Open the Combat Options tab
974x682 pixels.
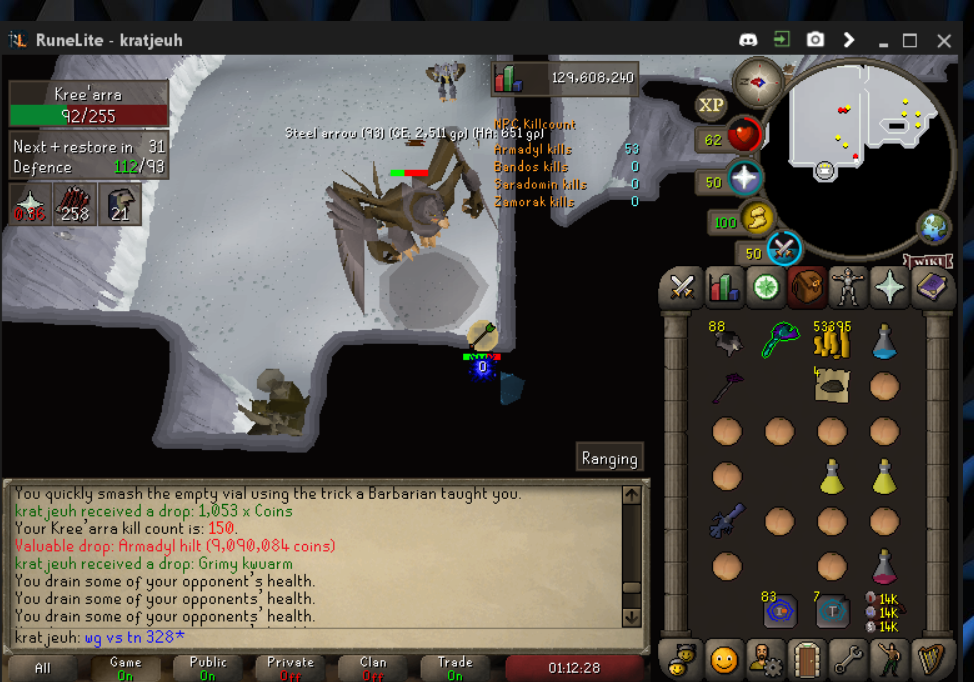[x=682, y=288]
